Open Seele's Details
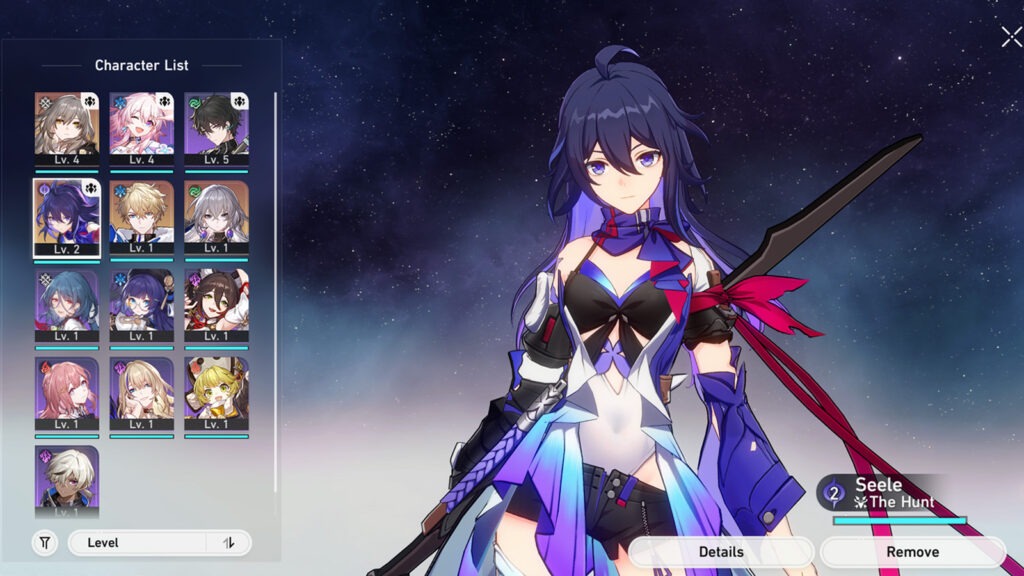1024x576 pixels. (720, 552)
